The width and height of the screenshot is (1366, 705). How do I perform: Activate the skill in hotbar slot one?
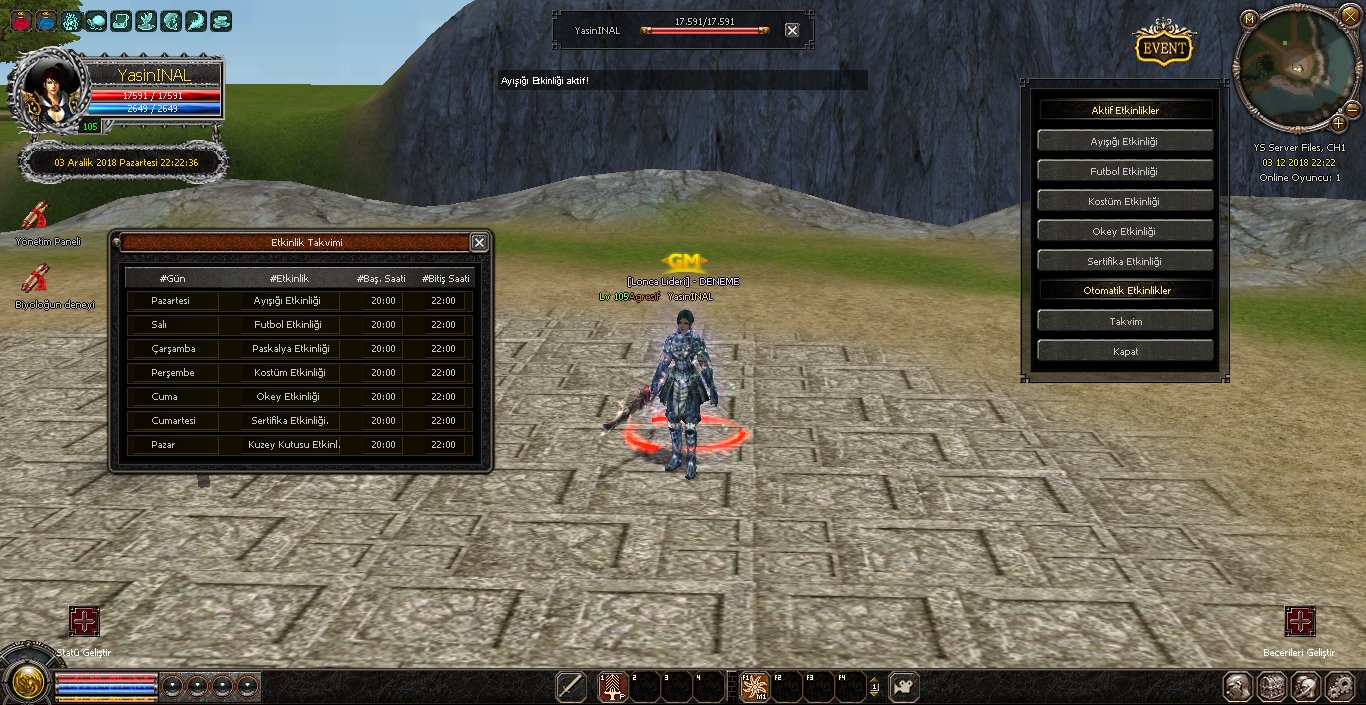pos(611,687)
